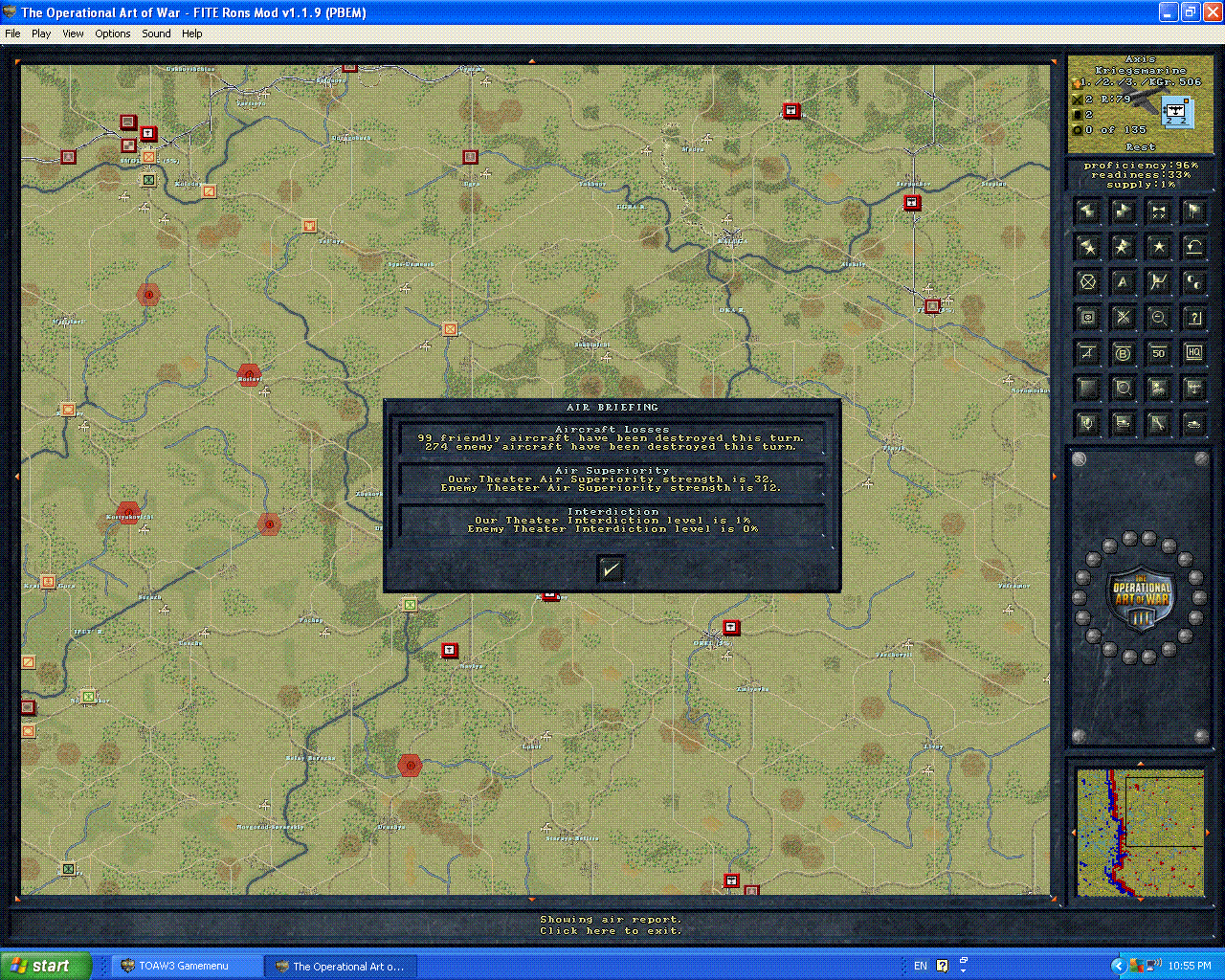Screen dimensions: 1225x980
Task: Open the Options menu
Action: pyautogui.click(x=112, y=33)
